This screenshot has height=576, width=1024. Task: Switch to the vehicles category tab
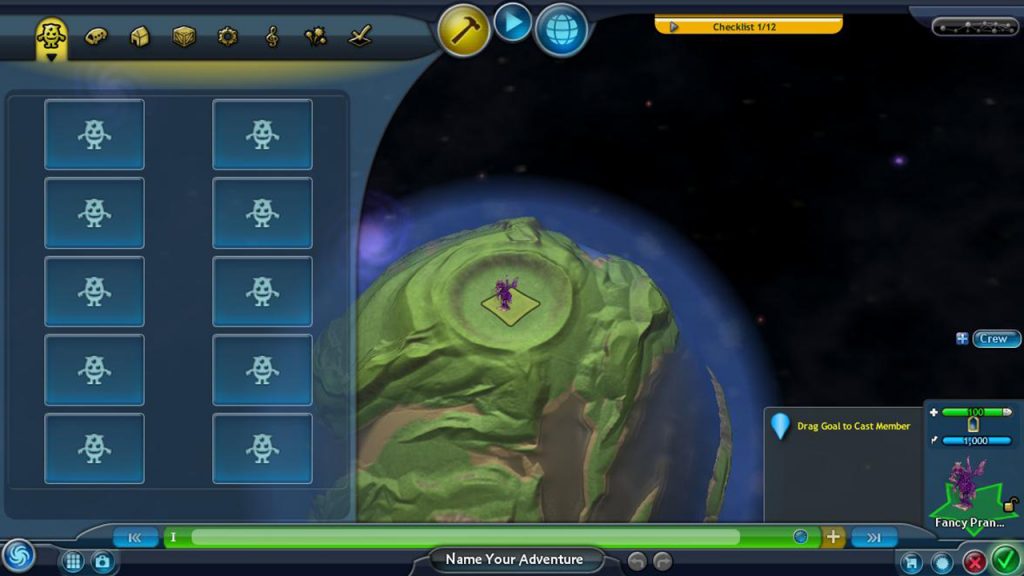(x=95, y=37)
